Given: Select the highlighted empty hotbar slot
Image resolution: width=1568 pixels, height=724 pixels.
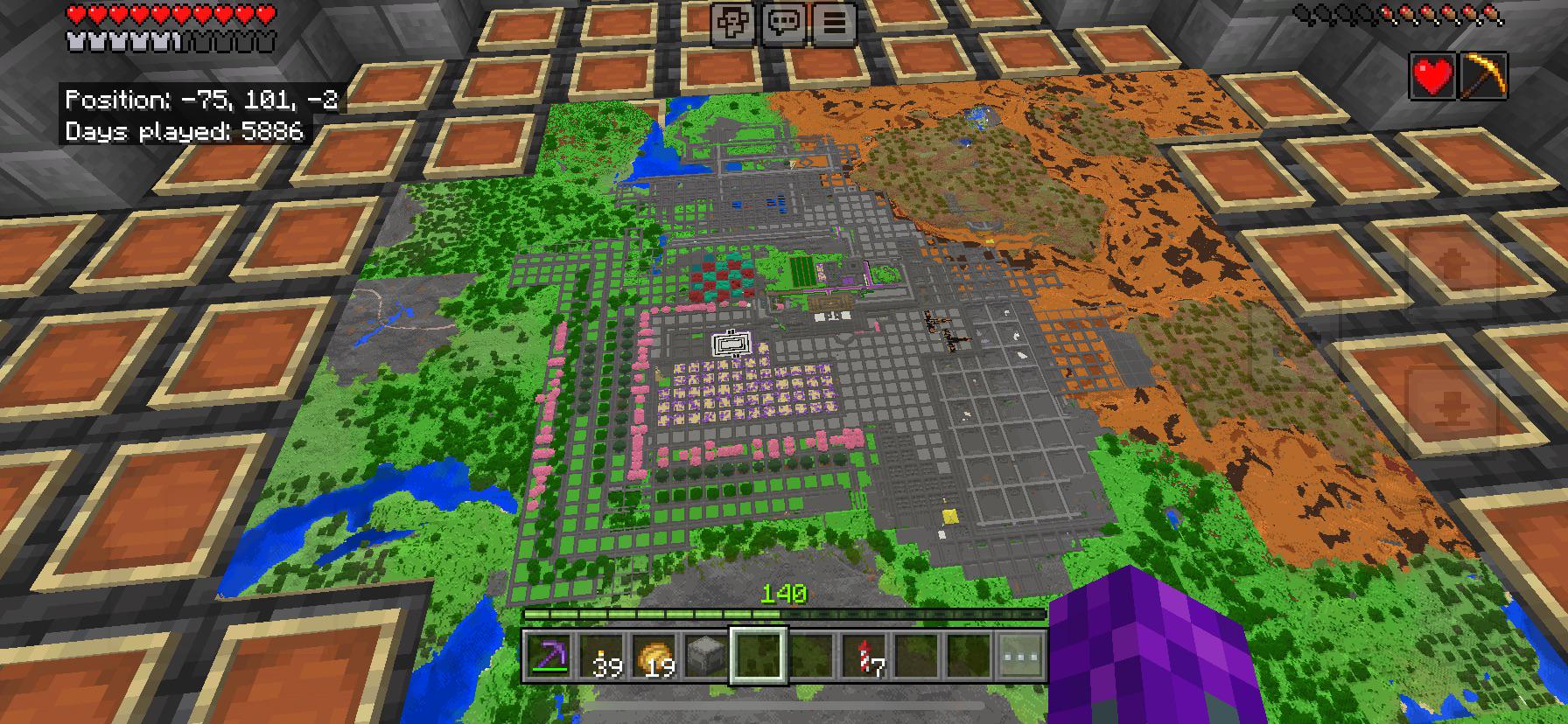Looking at the screenshot, I should (758, 665).
